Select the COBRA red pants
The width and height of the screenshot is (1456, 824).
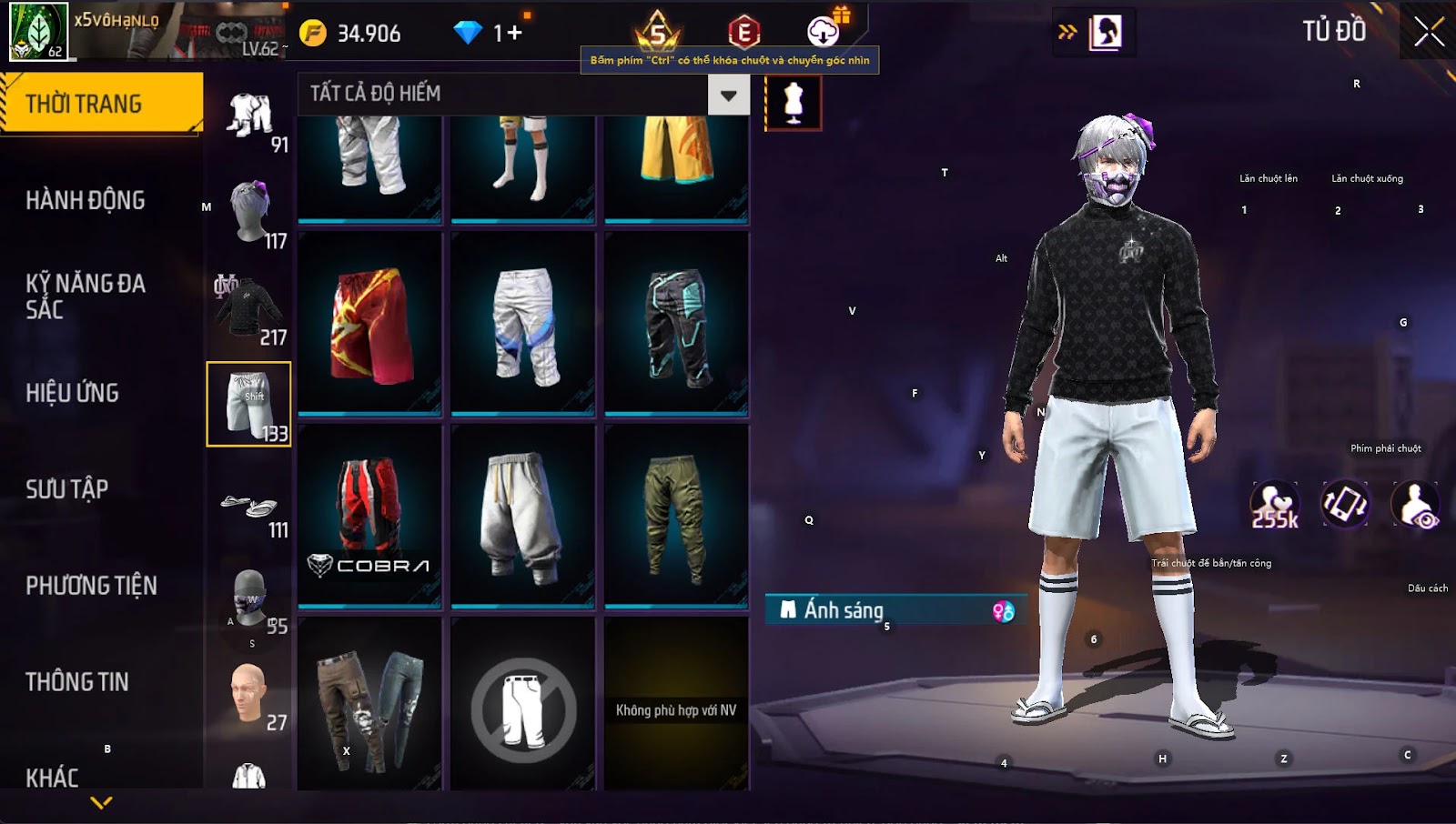[369, 515]
